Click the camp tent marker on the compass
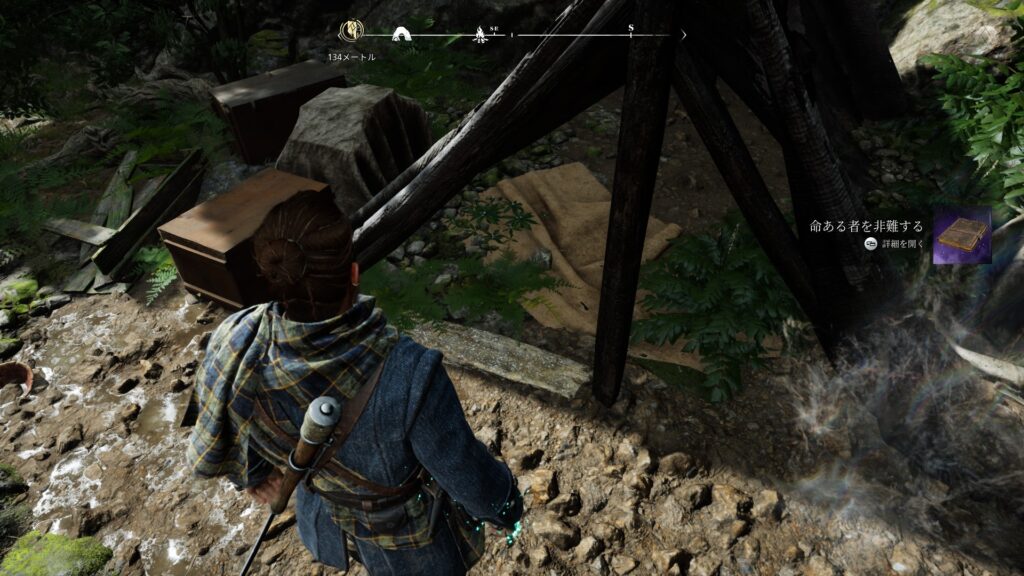The image size is (1024, 576). click(x=406, y=35)
